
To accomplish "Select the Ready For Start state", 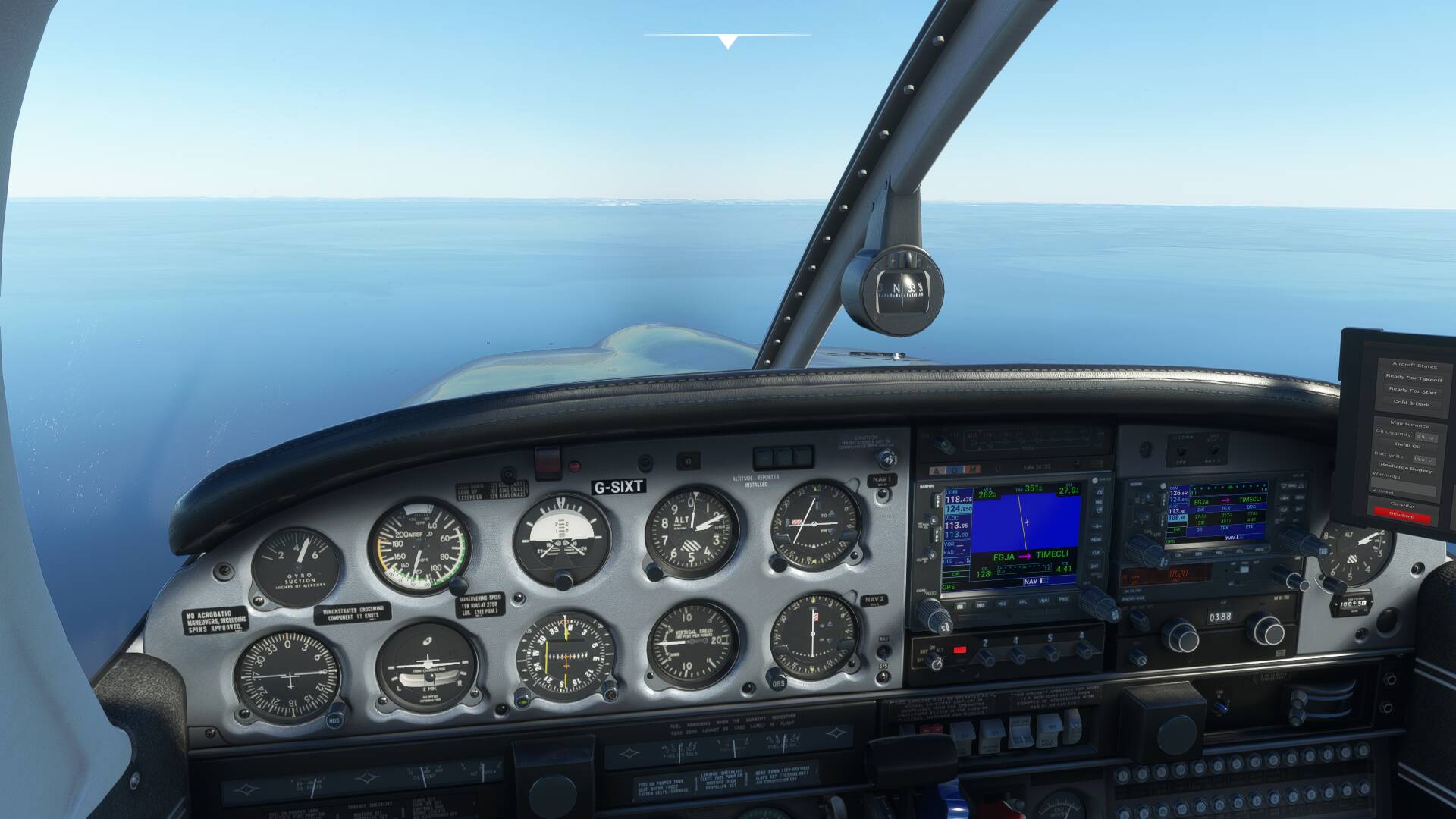I will point(1413,391).
